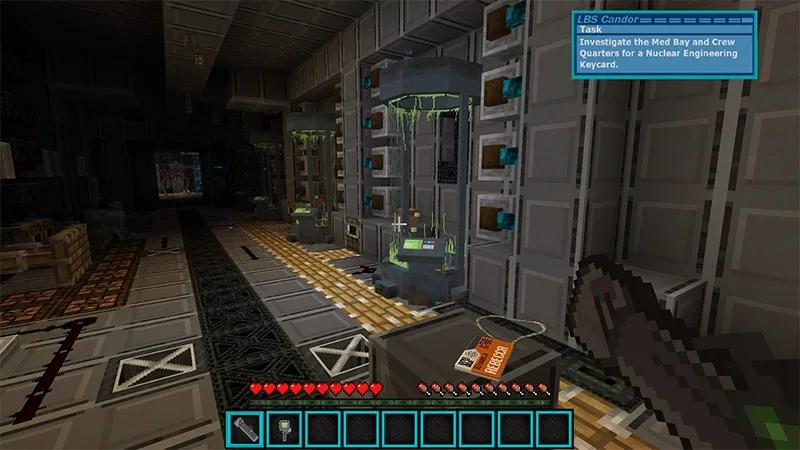Select the green-screen scanner hotbar slot

[x=283, y=430]
